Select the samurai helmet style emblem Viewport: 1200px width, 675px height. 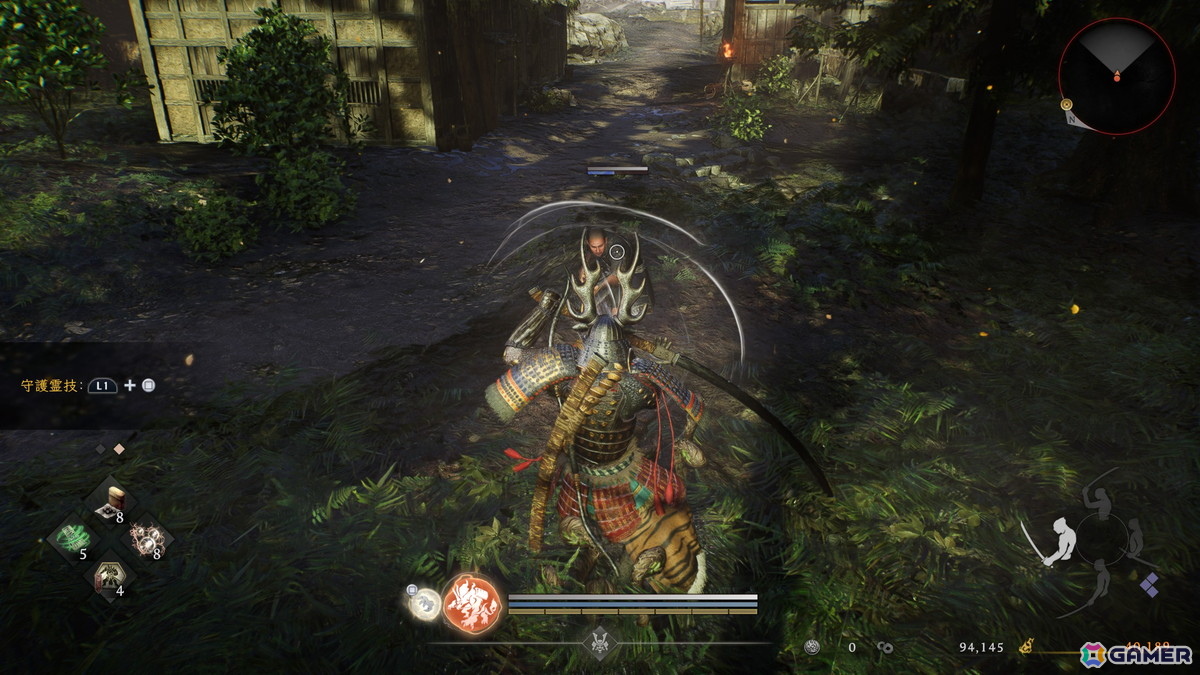coord(598,642)
